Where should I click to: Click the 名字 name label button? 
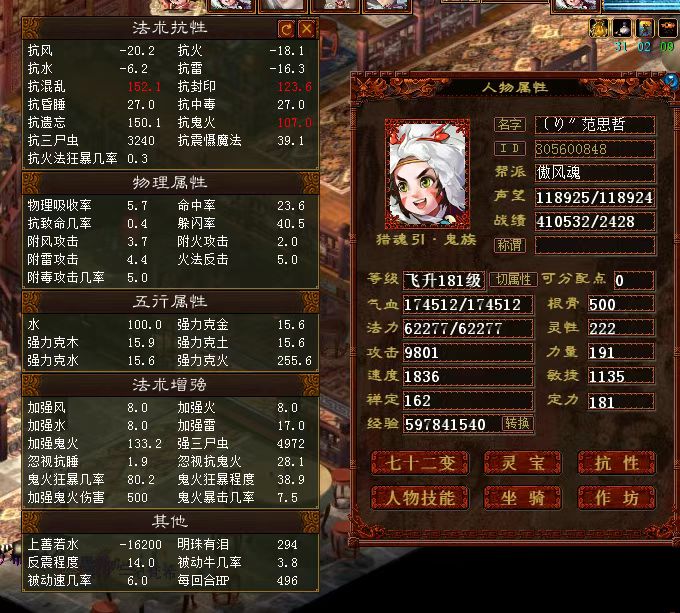pos(509,125)
